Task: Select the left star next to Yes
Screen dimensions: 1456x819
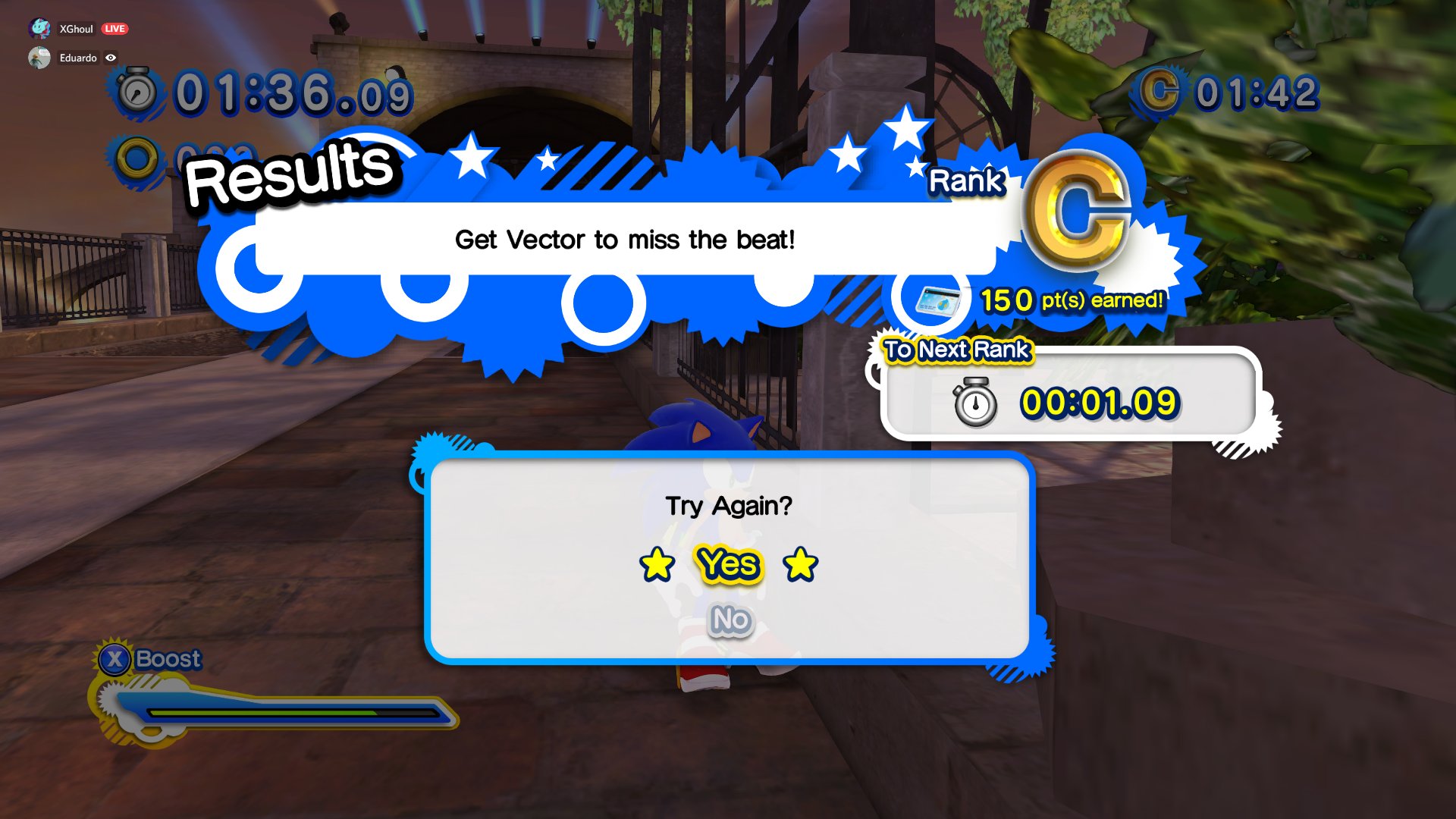Action: pyautogui.click(x=657, y=566)
